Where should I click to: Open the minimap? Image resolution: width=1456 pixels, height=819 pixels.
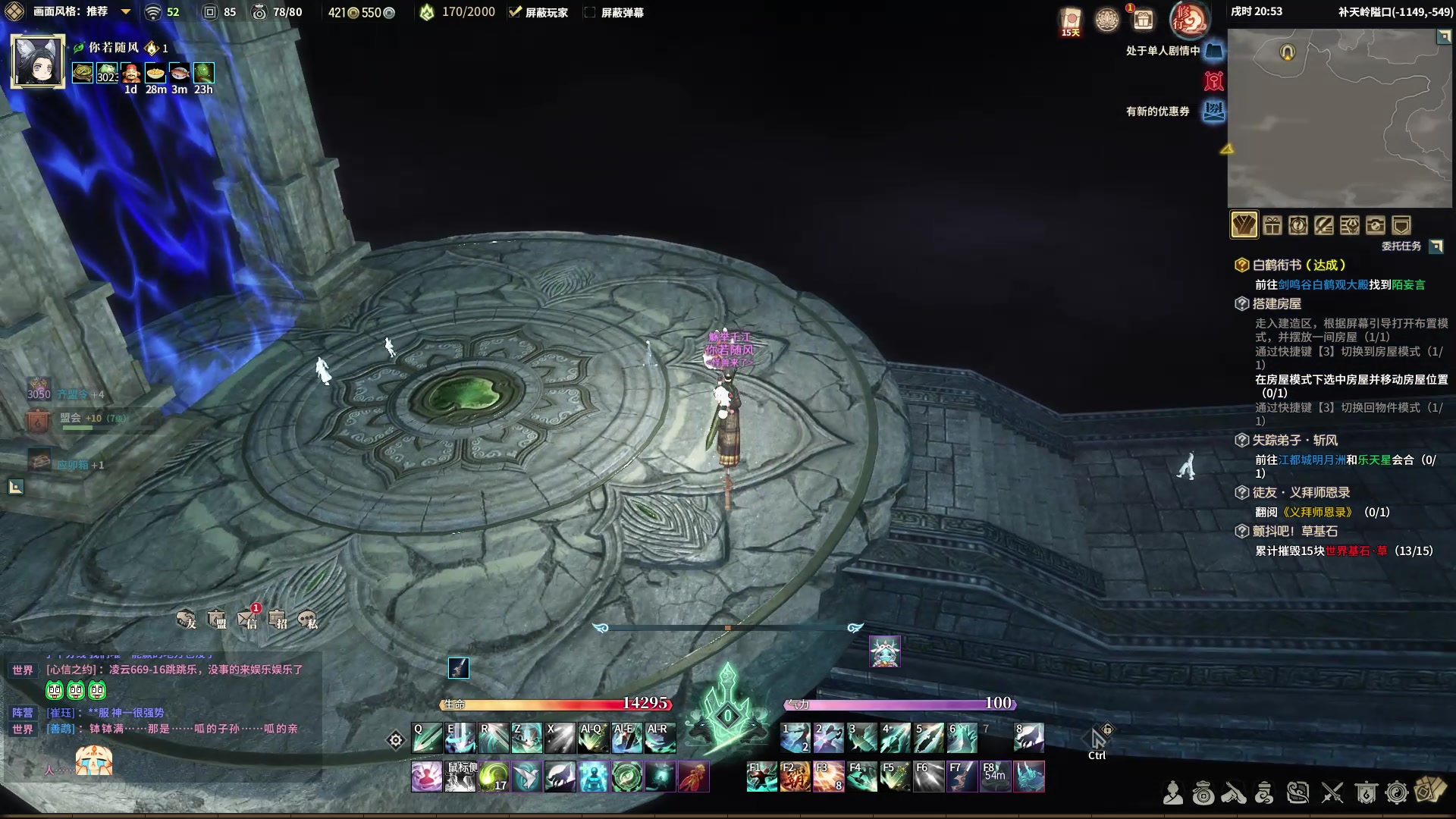point(1339,118)
